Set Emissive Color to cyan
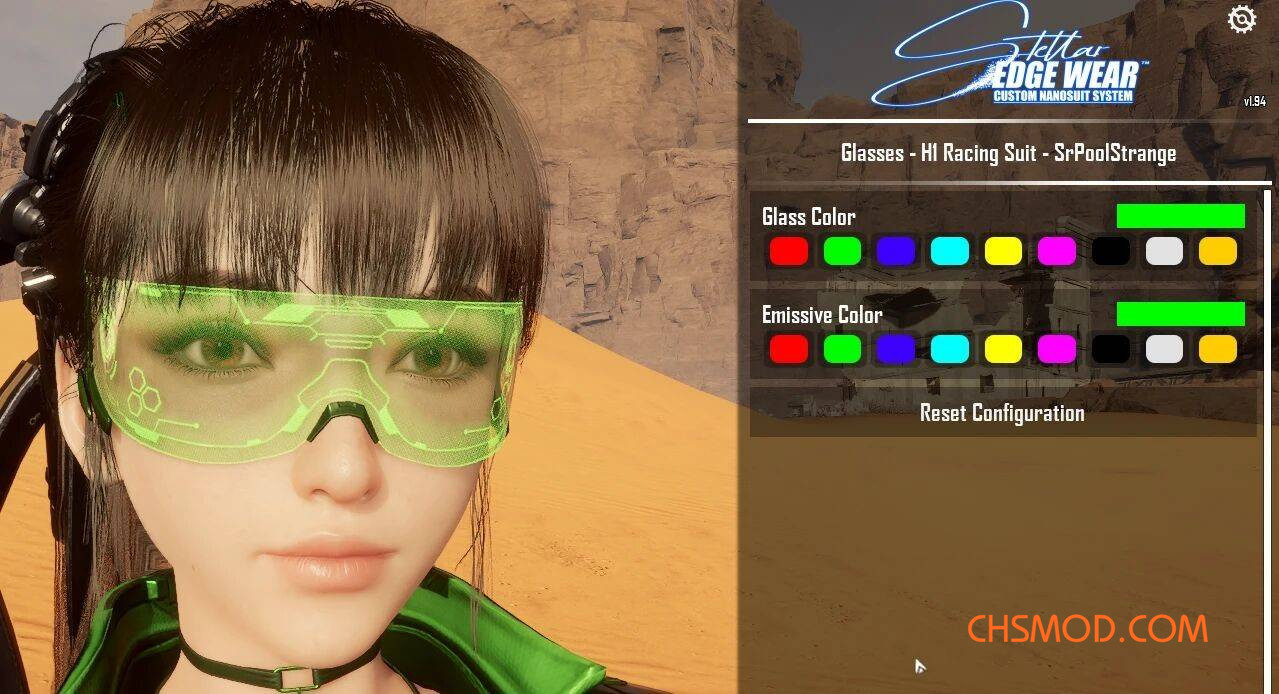The height and width of the screenshot is (694, 1279). [x=950, y=349]
